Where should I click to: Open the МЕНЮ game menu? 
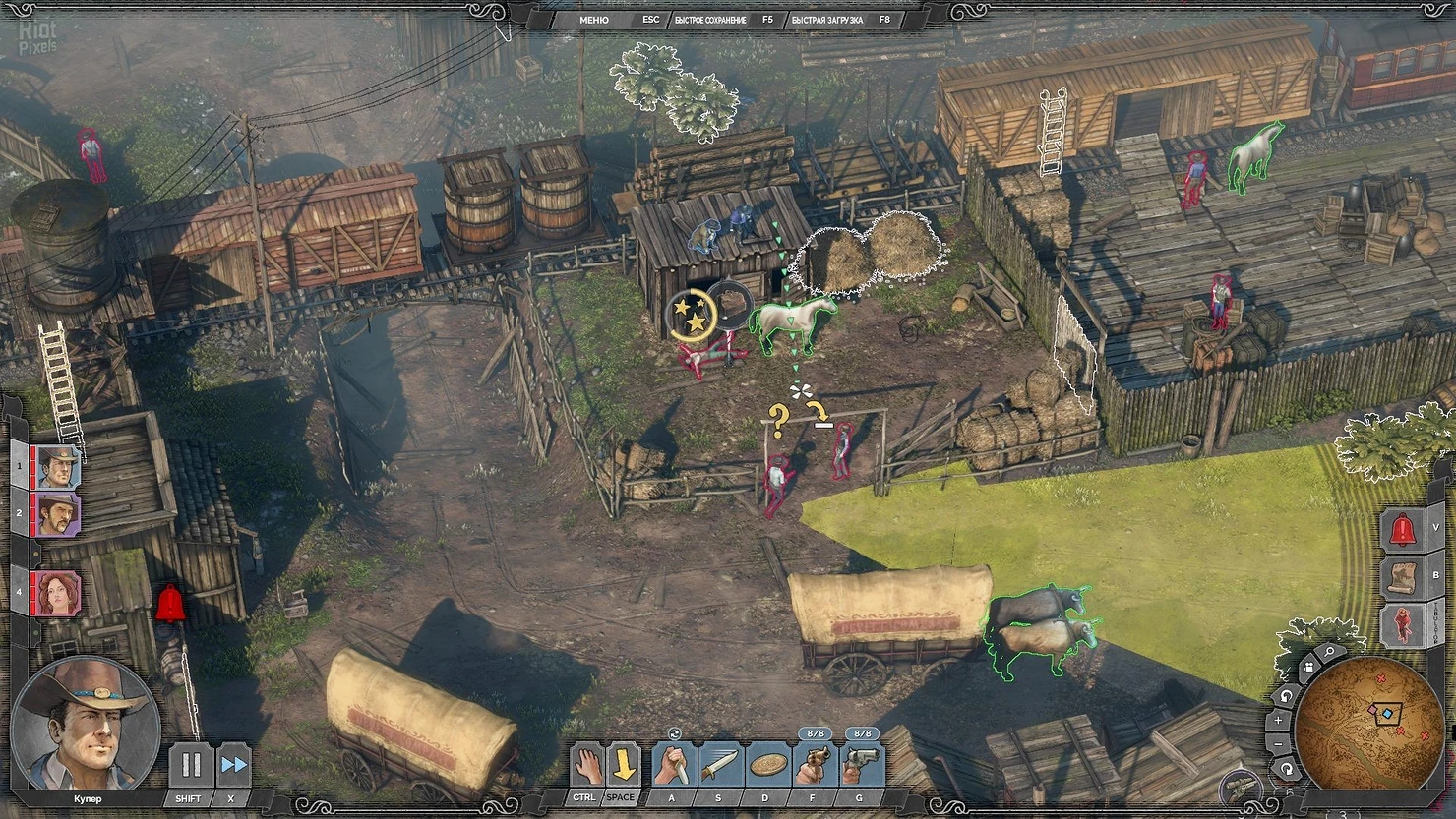[x=593, y=20]
